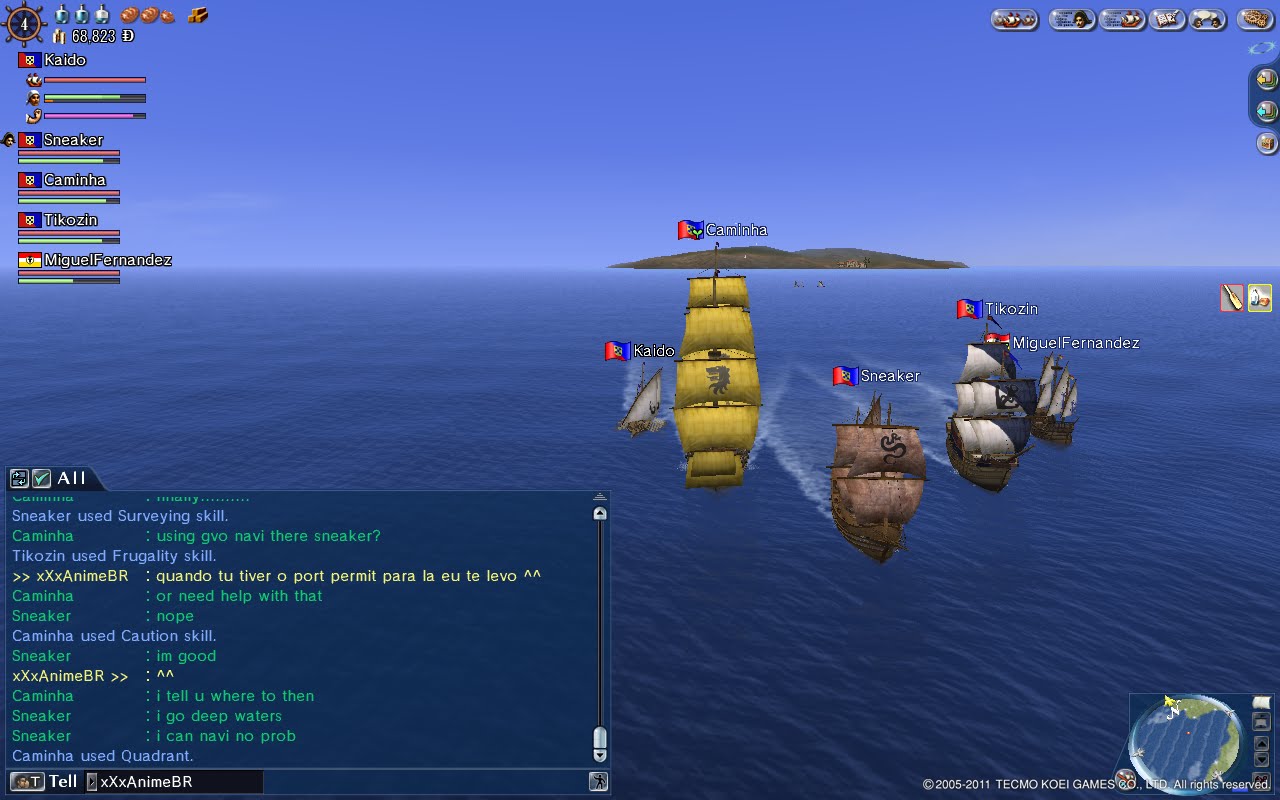Click the Tell channel label
1280x800 pixels.
point(62,781)
